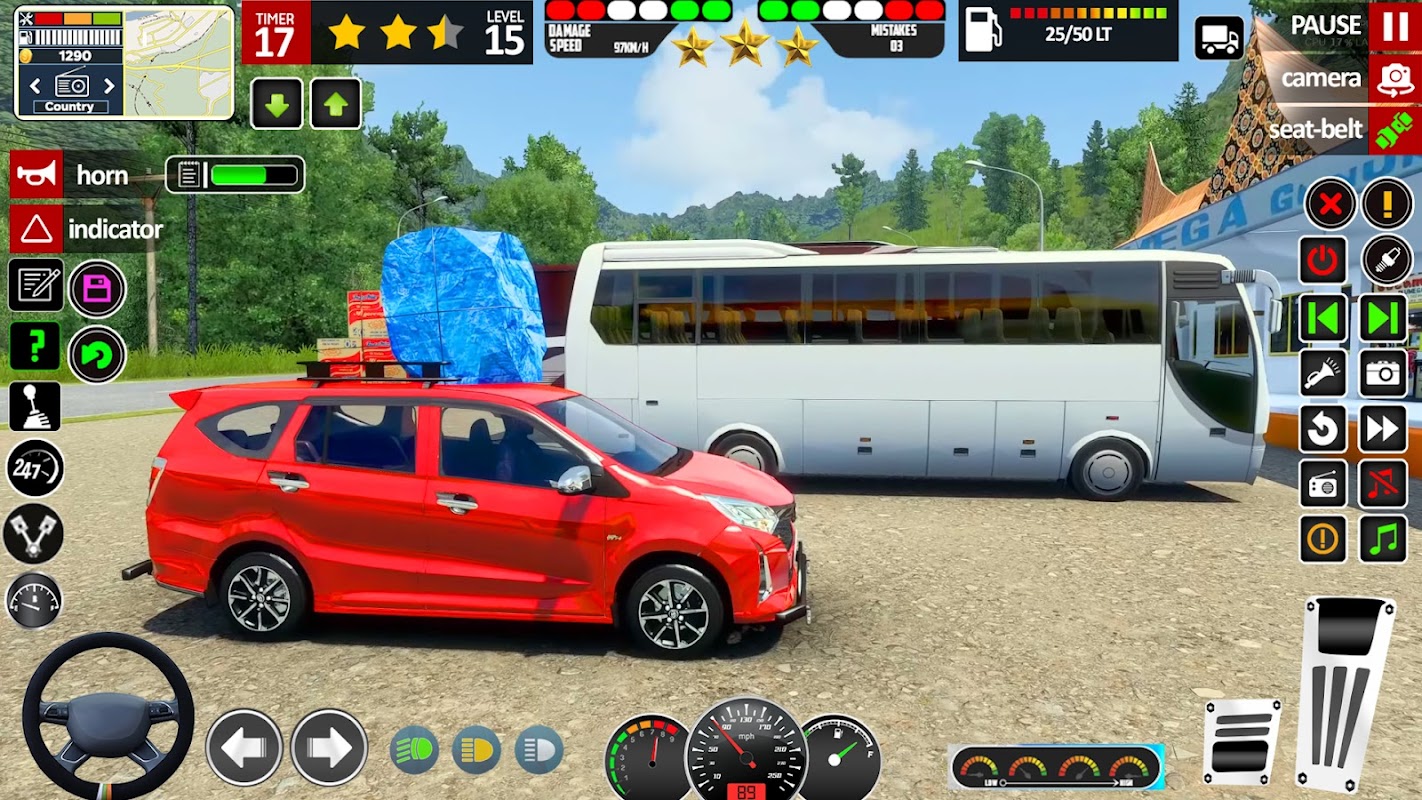Click the red X button
Viewport: 1422px width, 800px height.
1330,205
